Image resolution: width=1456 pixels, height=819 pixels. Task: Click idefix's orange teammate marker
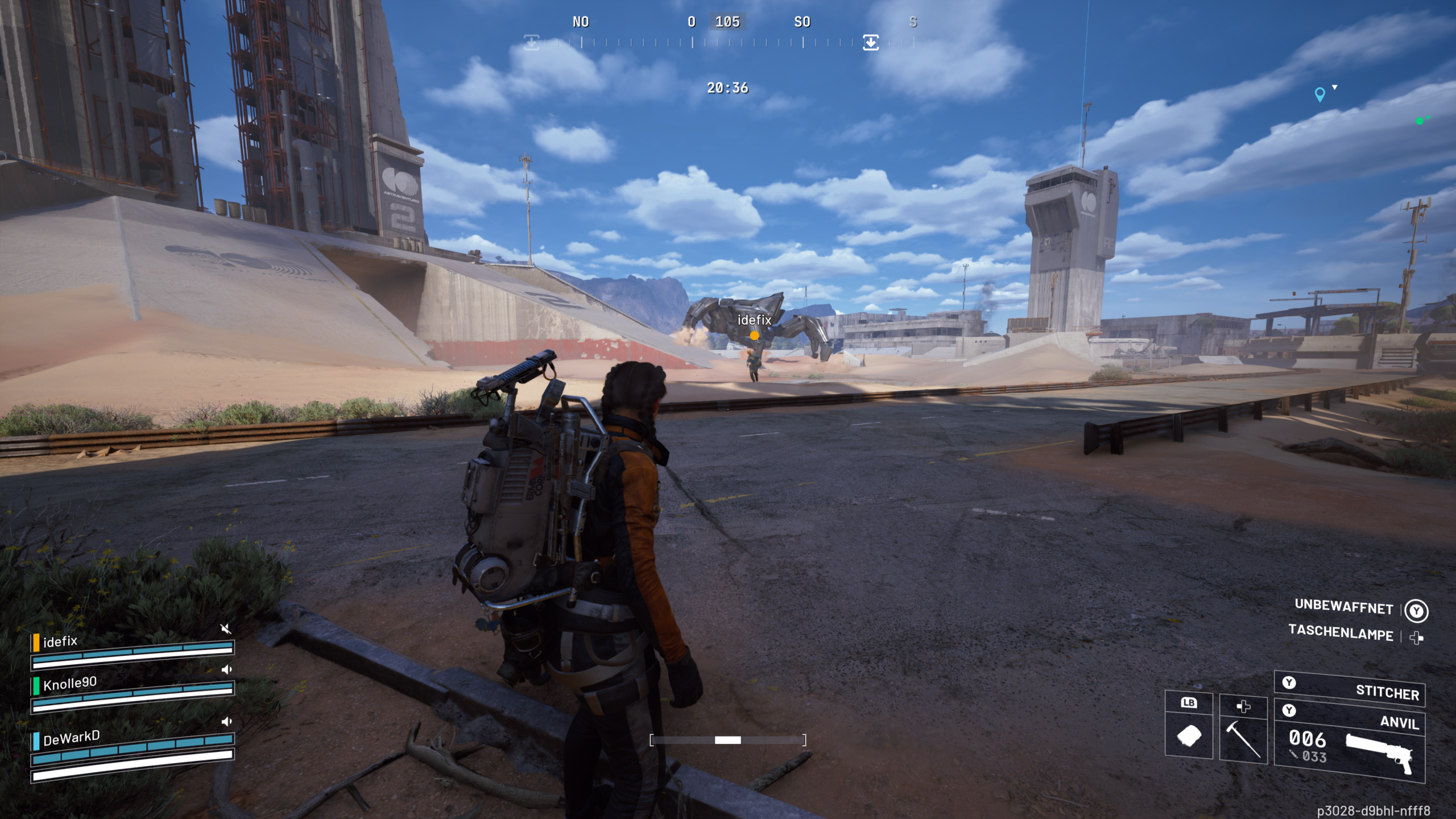(x=754, y=336)
